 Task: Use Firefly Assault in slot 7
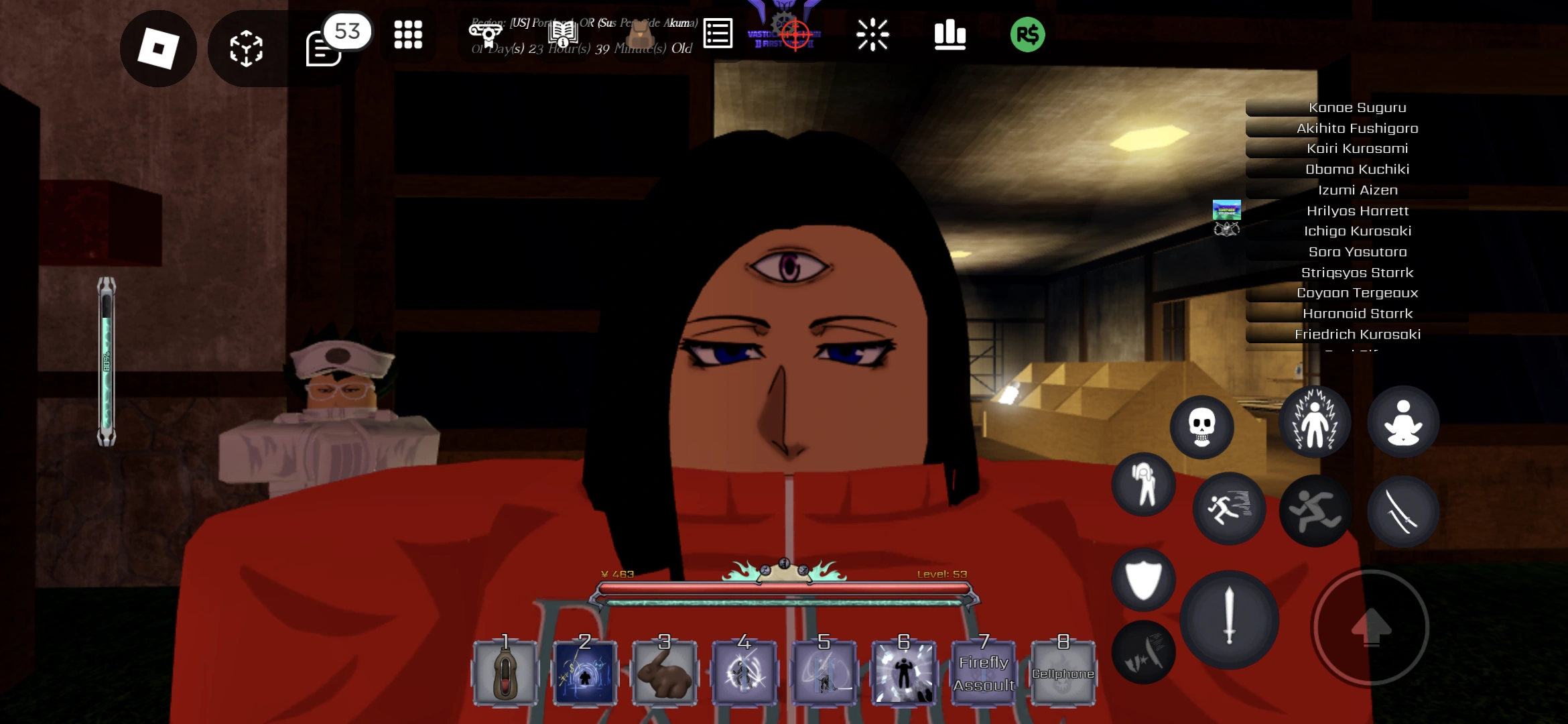click(x=983, y=670)
